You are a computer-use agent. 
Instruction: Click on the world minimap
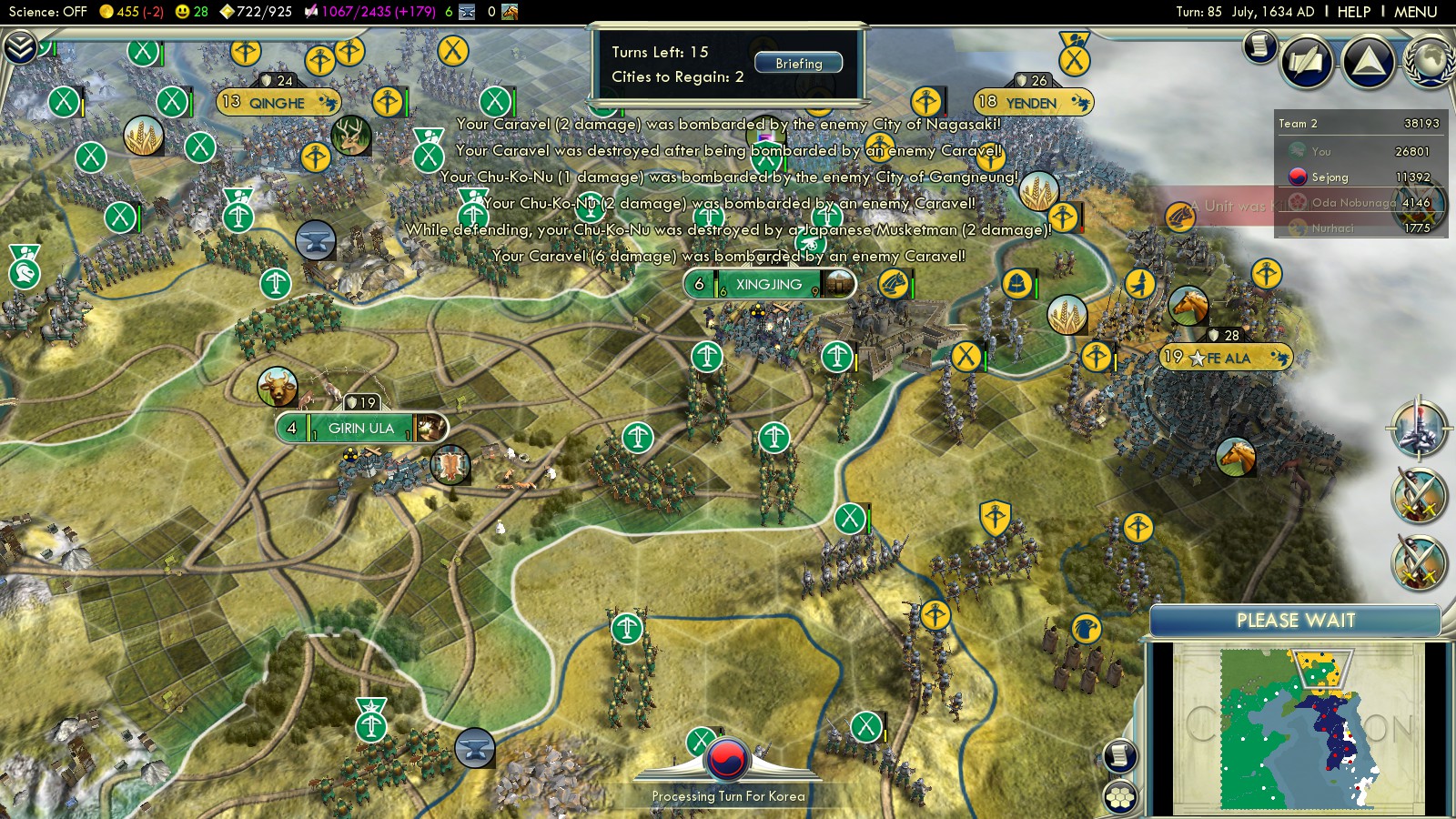[x=1297, y=728]
